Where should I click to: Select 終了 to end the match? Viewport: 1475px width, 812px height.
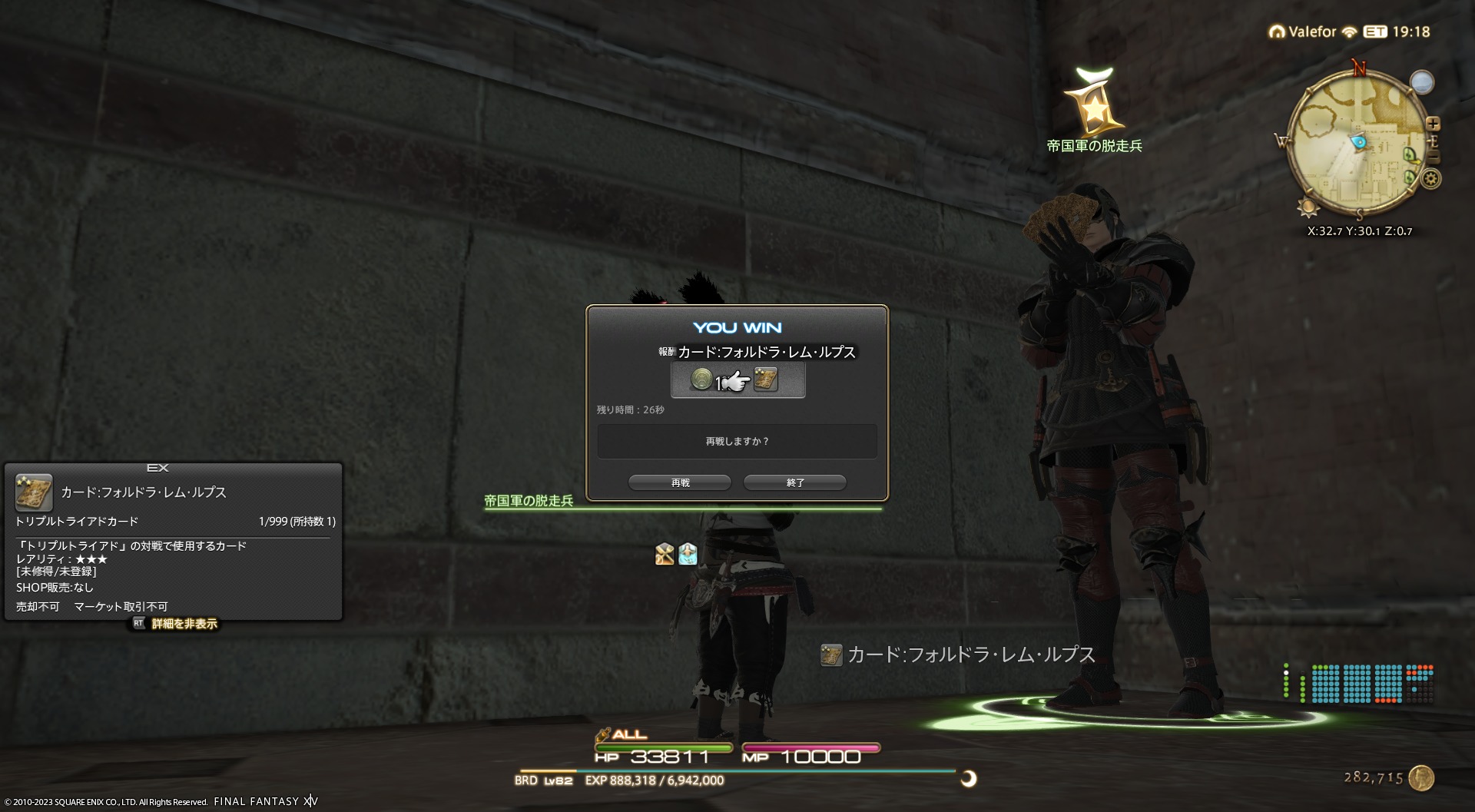pyautogui.click(x=795, y=482)
